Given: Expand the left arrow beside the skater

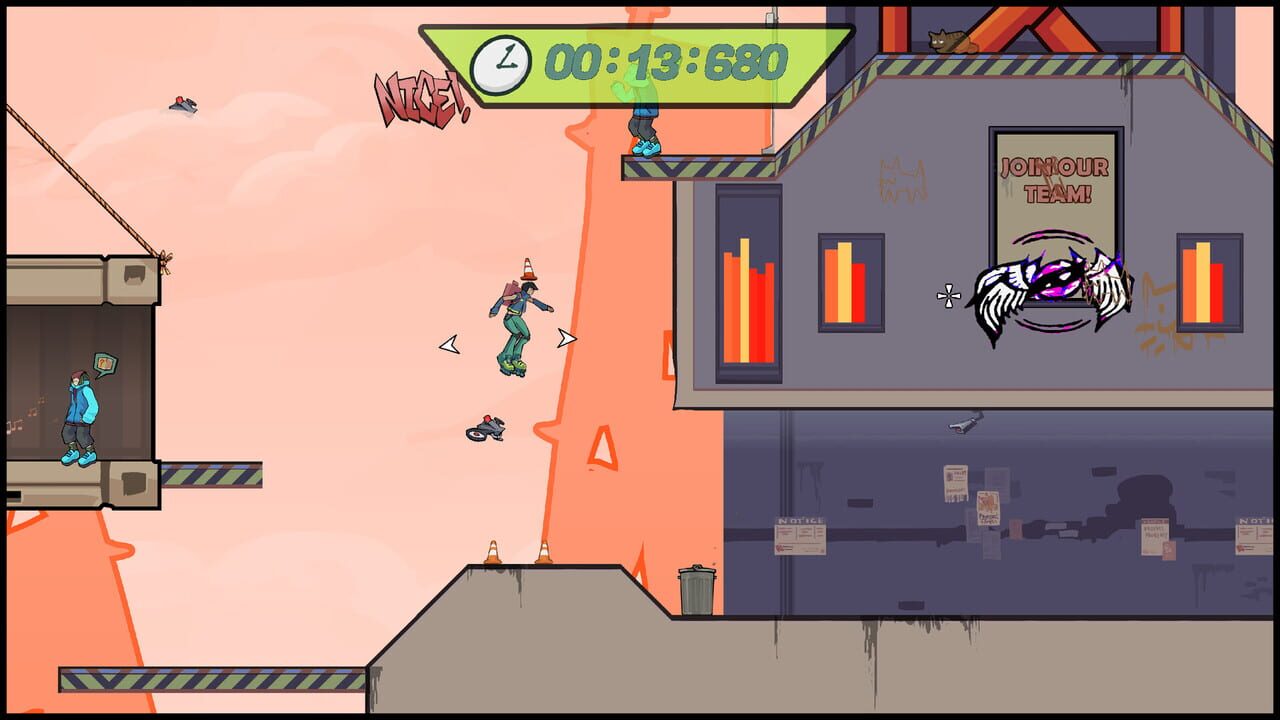Looking at the screenshot, I should click(450, 344).
